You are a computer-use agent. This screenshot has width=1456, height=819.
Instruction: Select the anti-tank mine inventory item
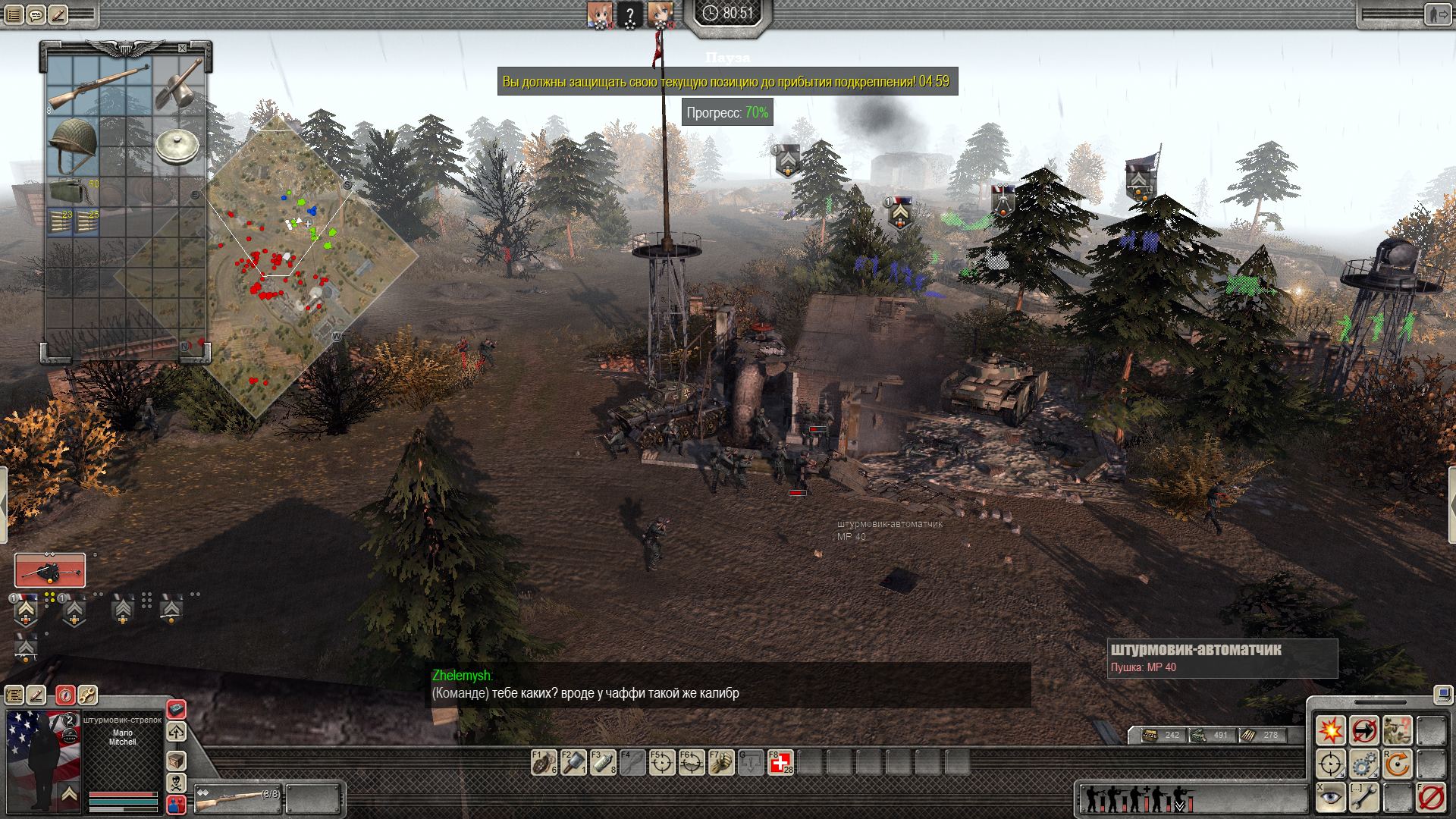click(x=177, y=144)
